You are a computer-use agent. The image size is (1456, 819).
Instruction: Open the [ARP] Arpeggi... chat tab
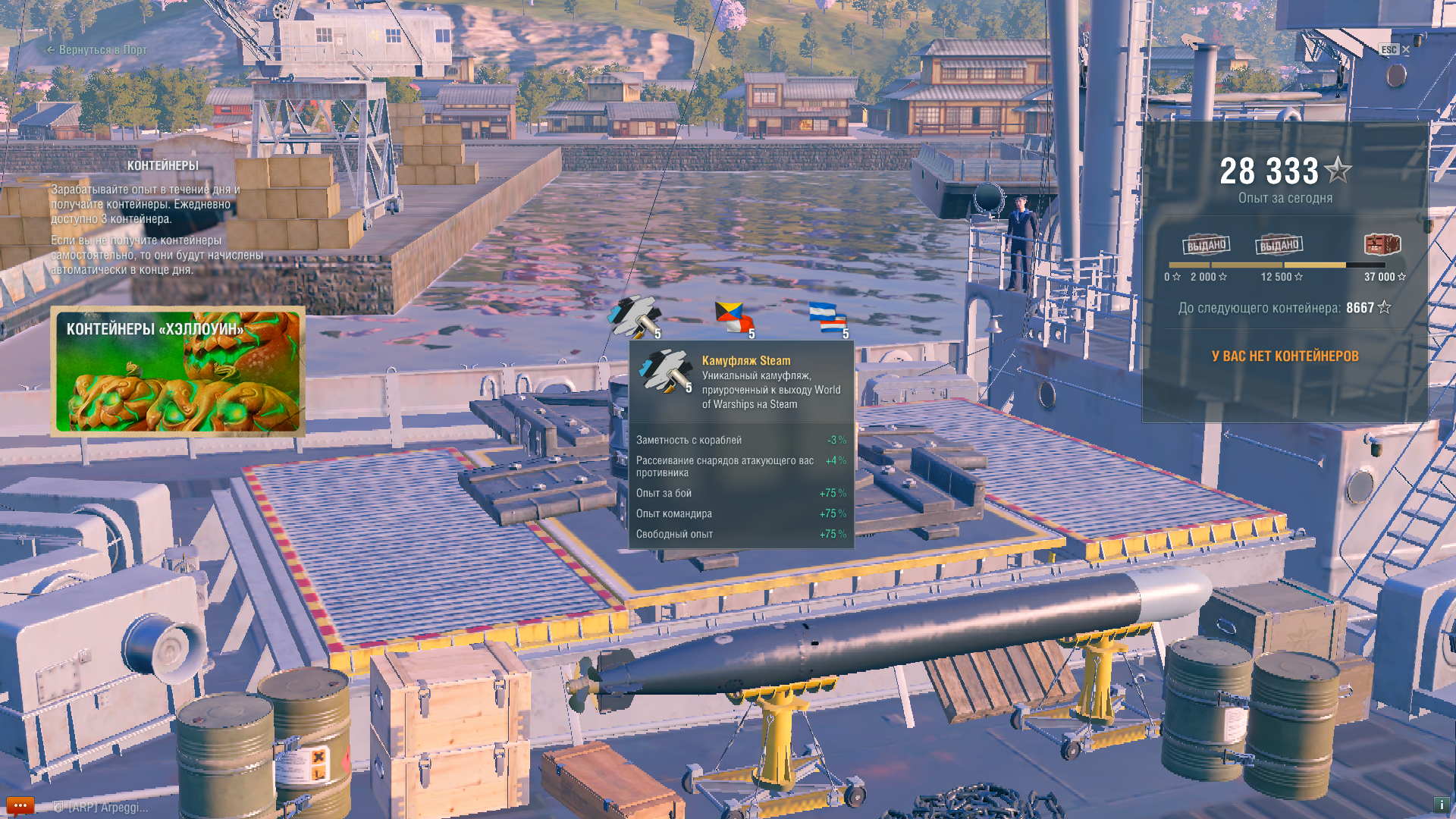[102, 808]
